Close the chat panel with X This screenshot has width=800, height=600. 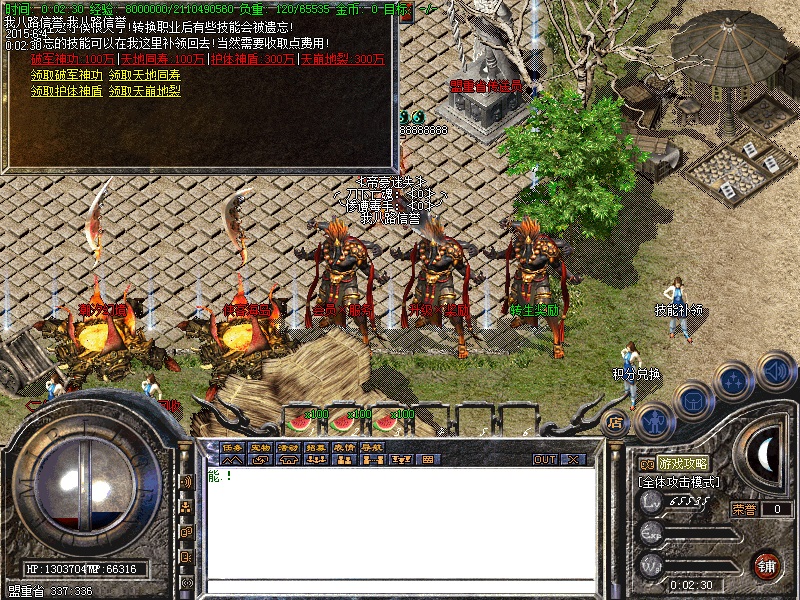pyautogui.click(x=573, y=459)
